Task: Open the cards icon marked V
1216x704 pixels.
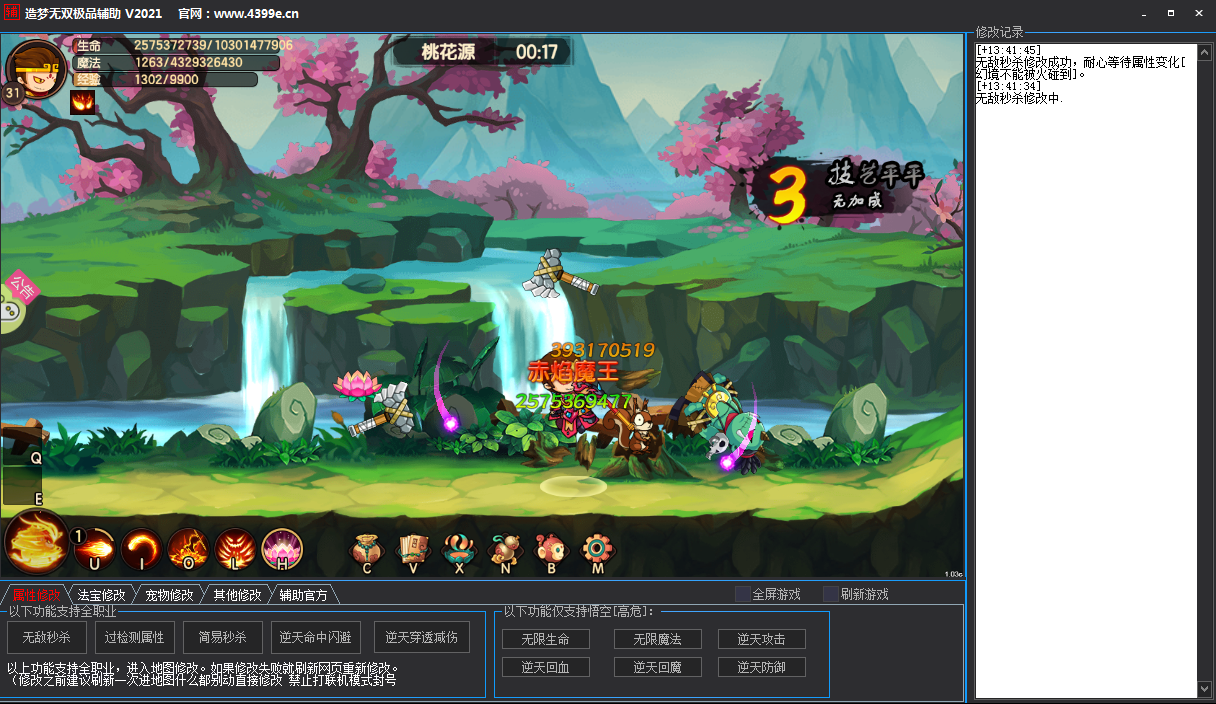Action: point(413,550)
